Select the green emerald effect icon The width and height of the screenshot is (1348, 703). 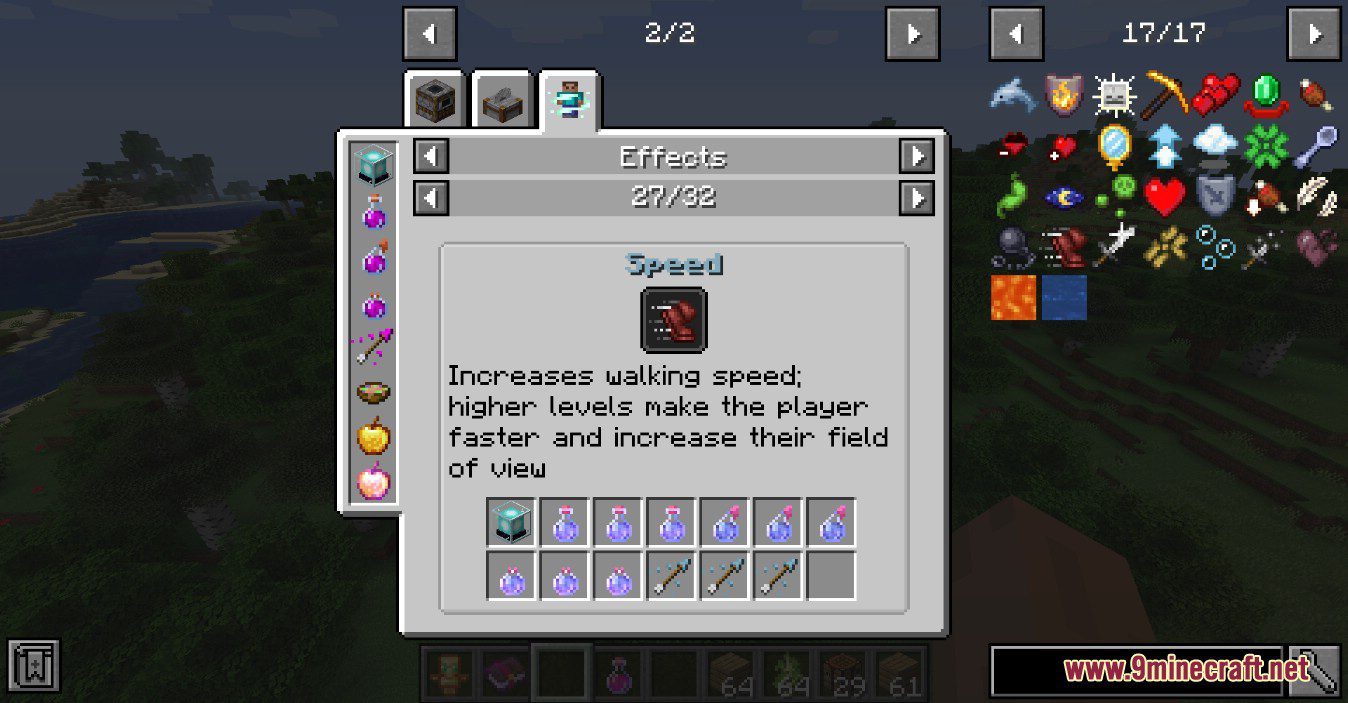click(1266, 95)
